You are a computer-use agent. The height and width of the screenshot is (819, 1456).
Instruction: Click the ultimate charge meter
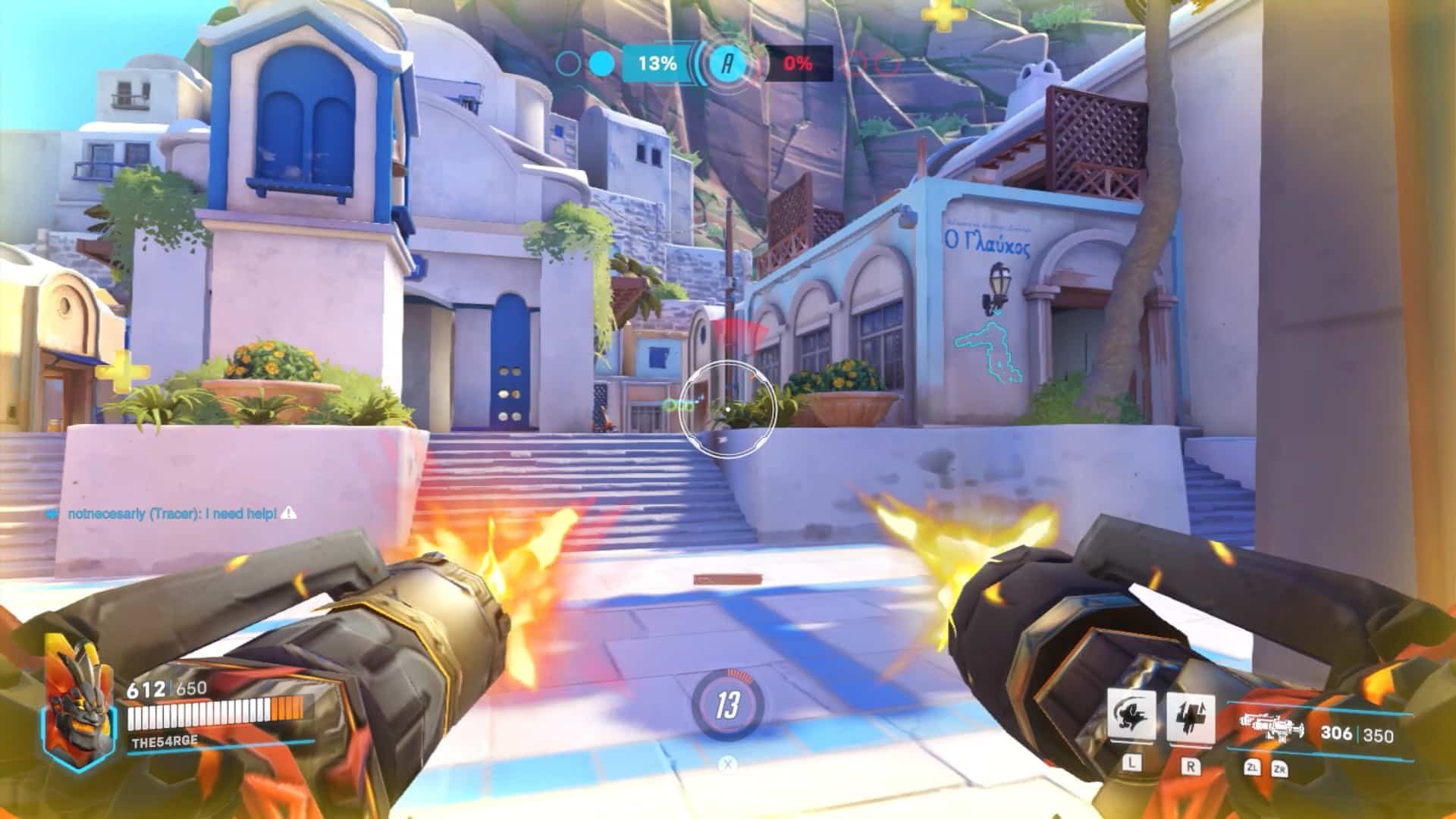click(x=727, y=706)
